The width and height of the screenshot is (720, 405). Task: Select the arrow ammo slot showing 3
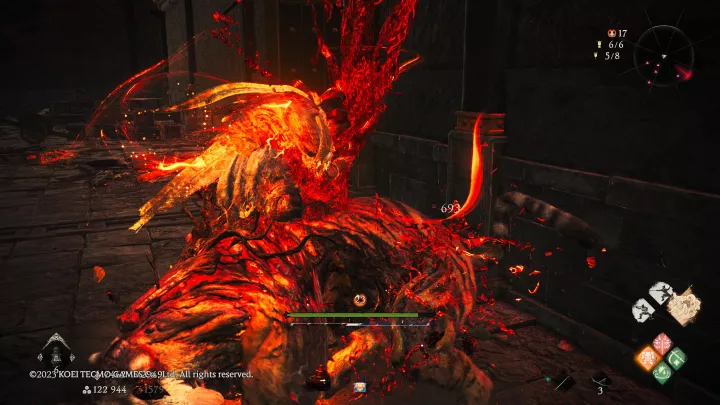(x=601, y=380)
